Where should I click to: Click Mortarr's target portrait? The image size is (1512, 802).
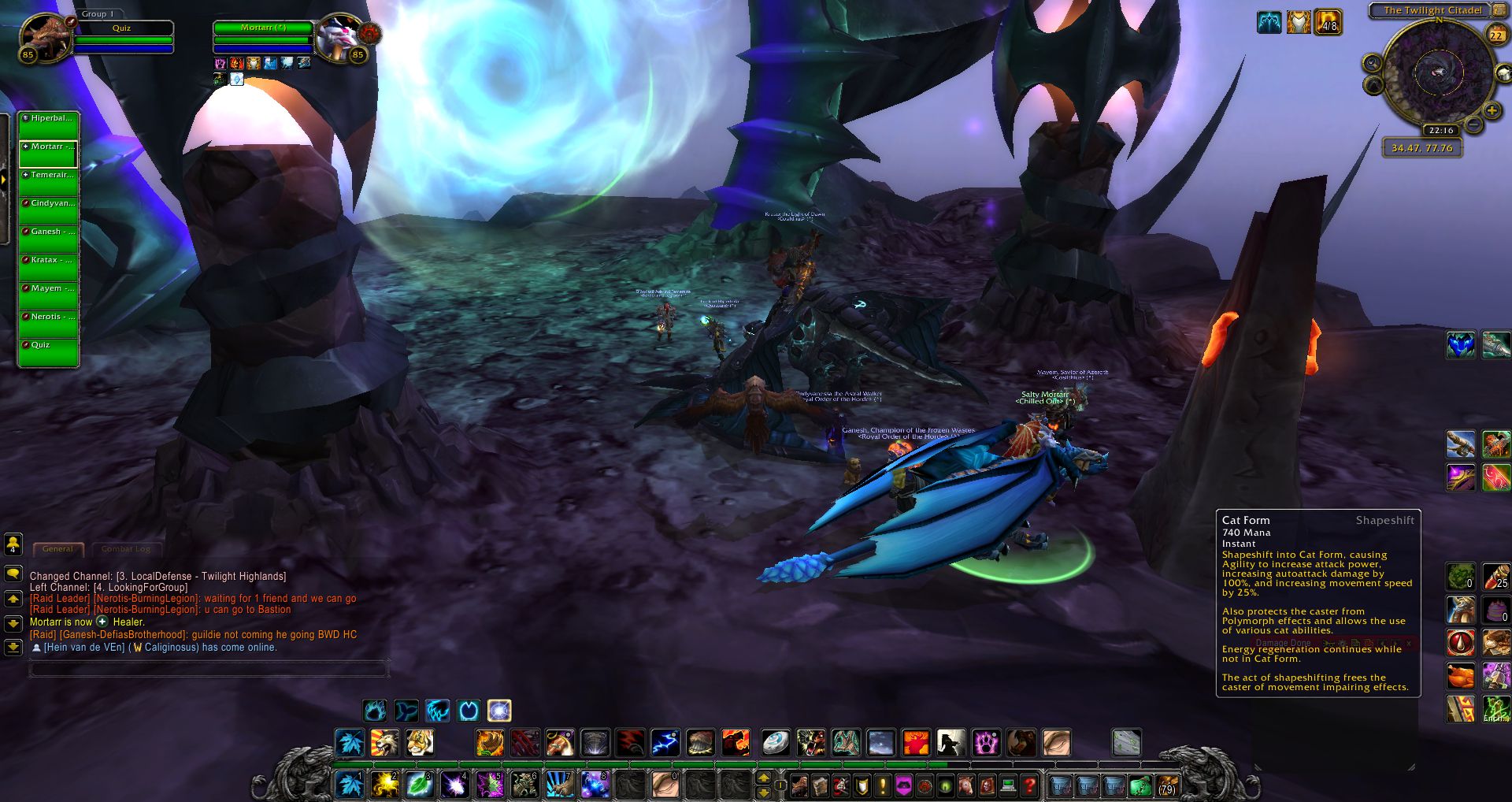click(x=340, y=37)
